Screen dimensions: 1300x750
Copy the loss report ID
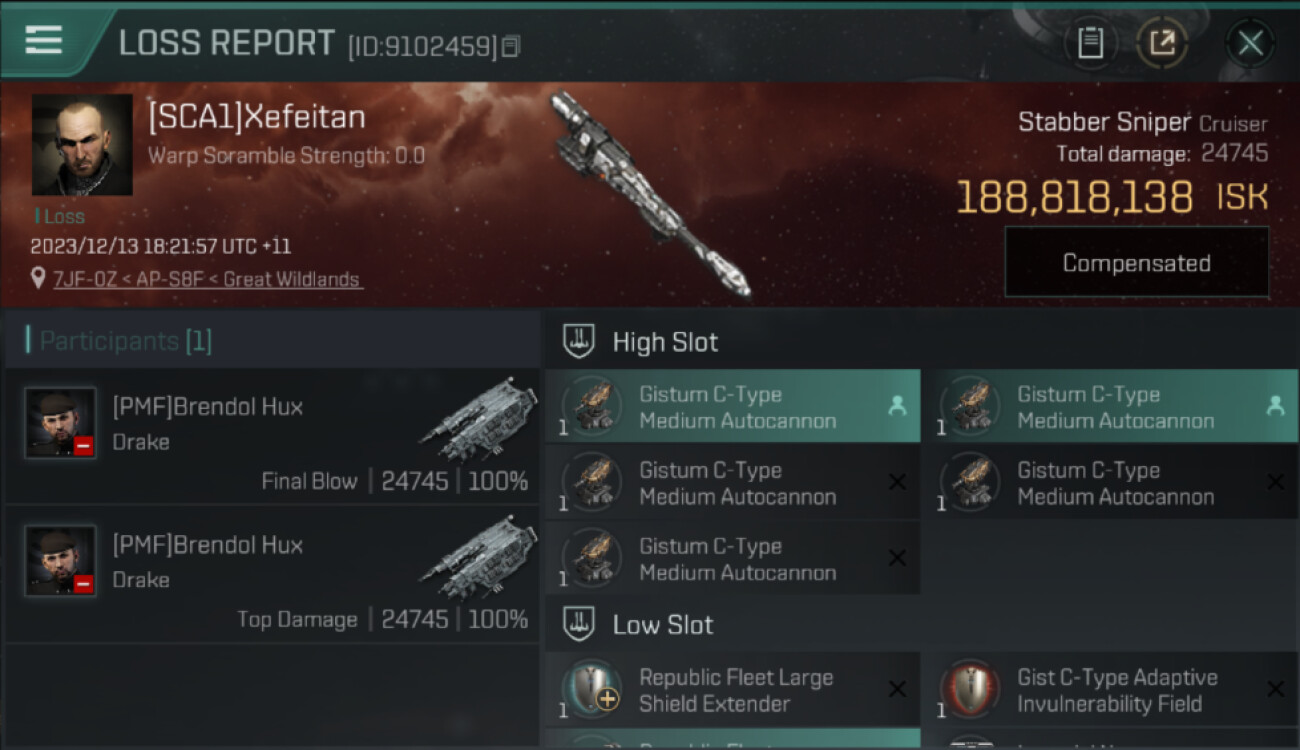(x=511, y=46)
